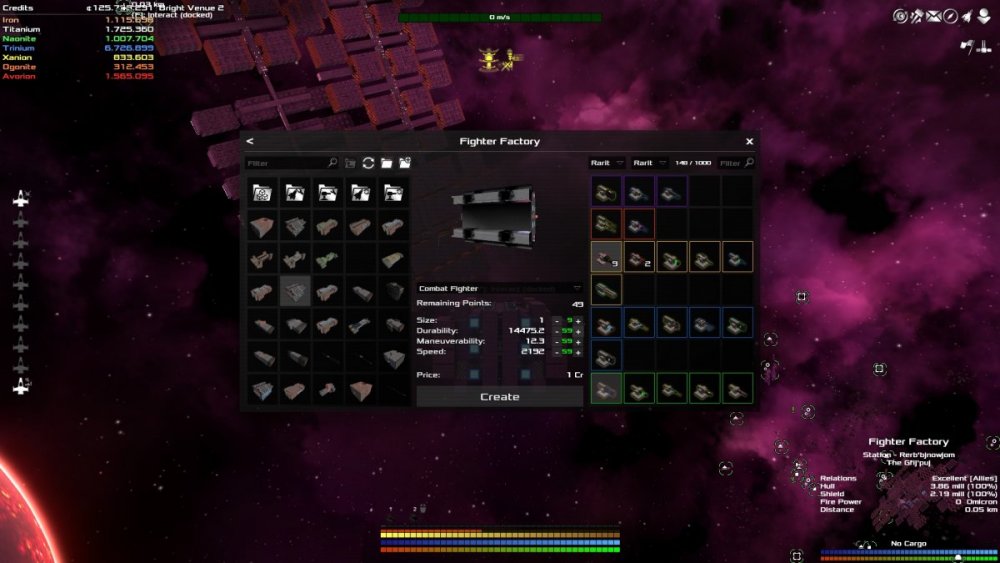Decrease the Durability stat with minus
The image size is (1000, 563).
(557, 330)
